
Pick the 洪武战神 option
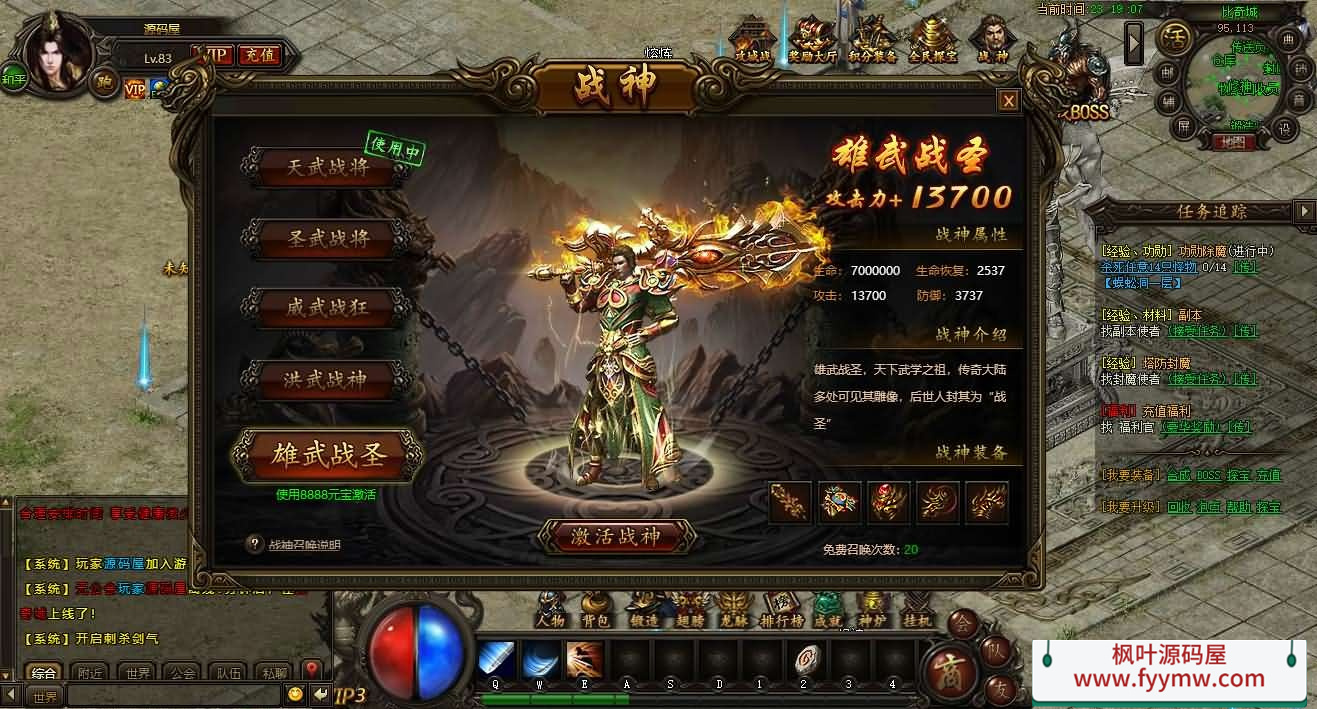[x=327, y=379]
